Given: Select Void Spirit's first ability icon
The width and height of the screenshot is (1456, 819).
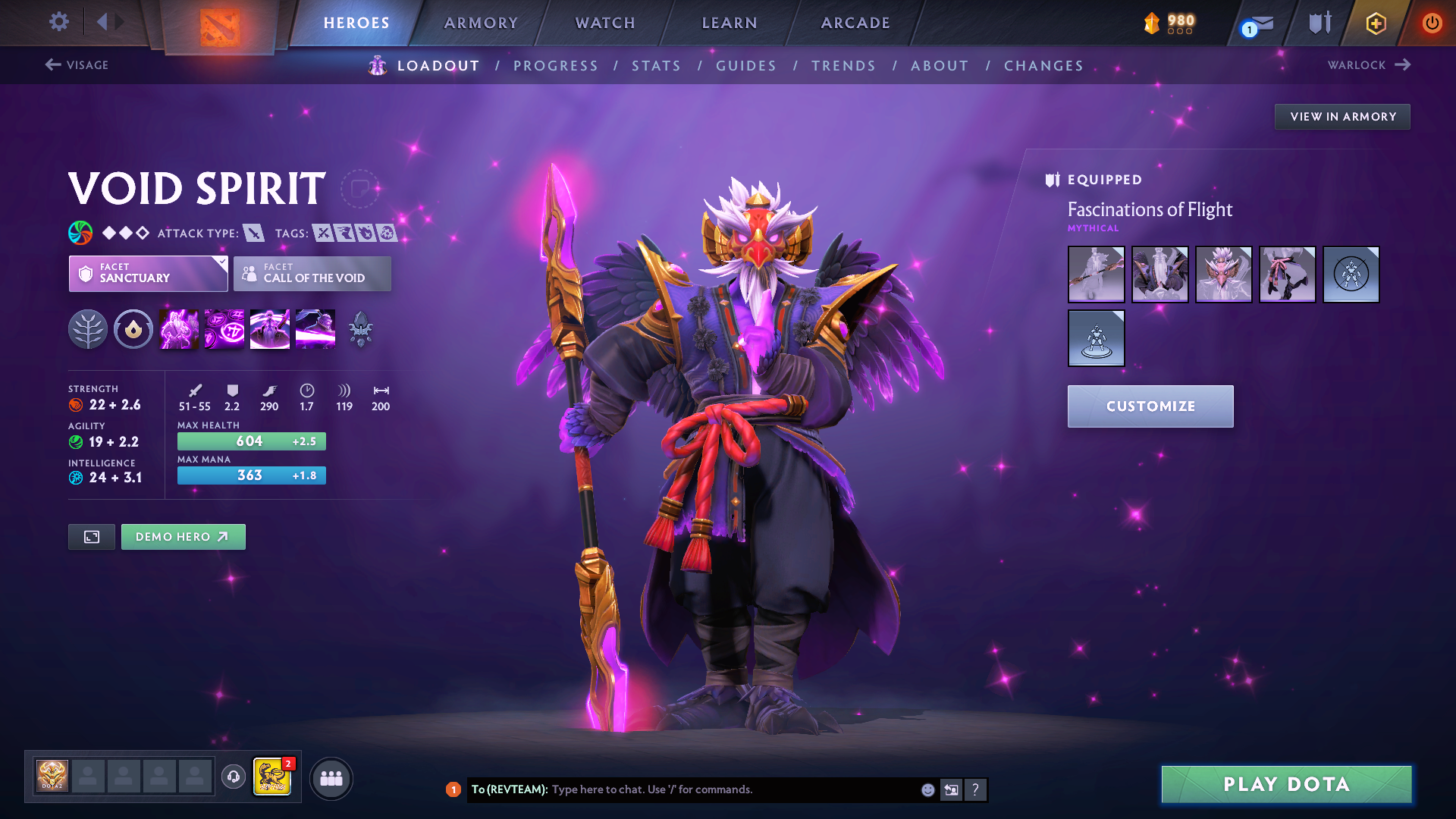Looking at the screenshot, I should pos(179,329).
